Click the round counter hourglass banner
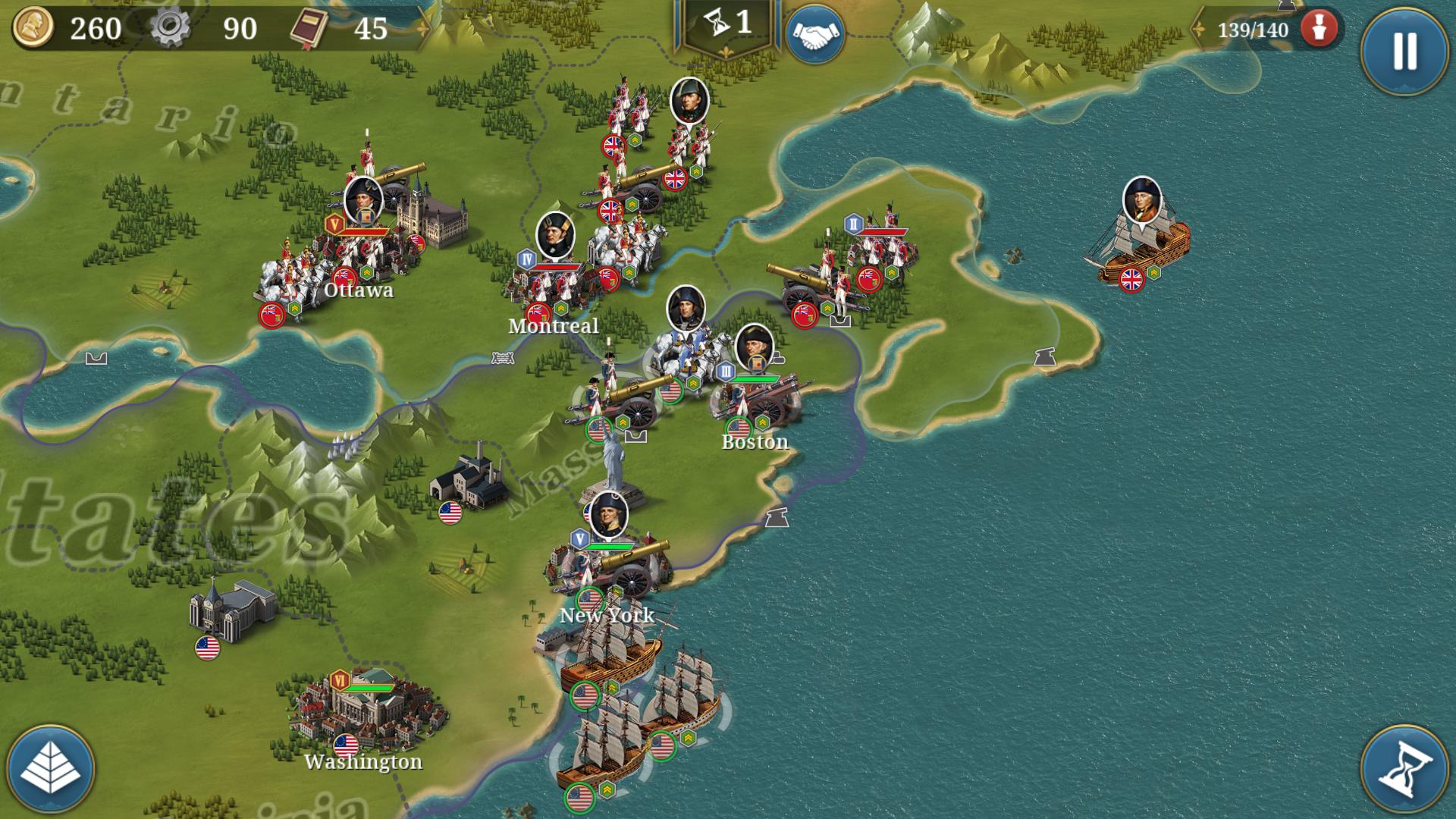This screenshot has height=819, width=1456. click(x=724, y=24)
